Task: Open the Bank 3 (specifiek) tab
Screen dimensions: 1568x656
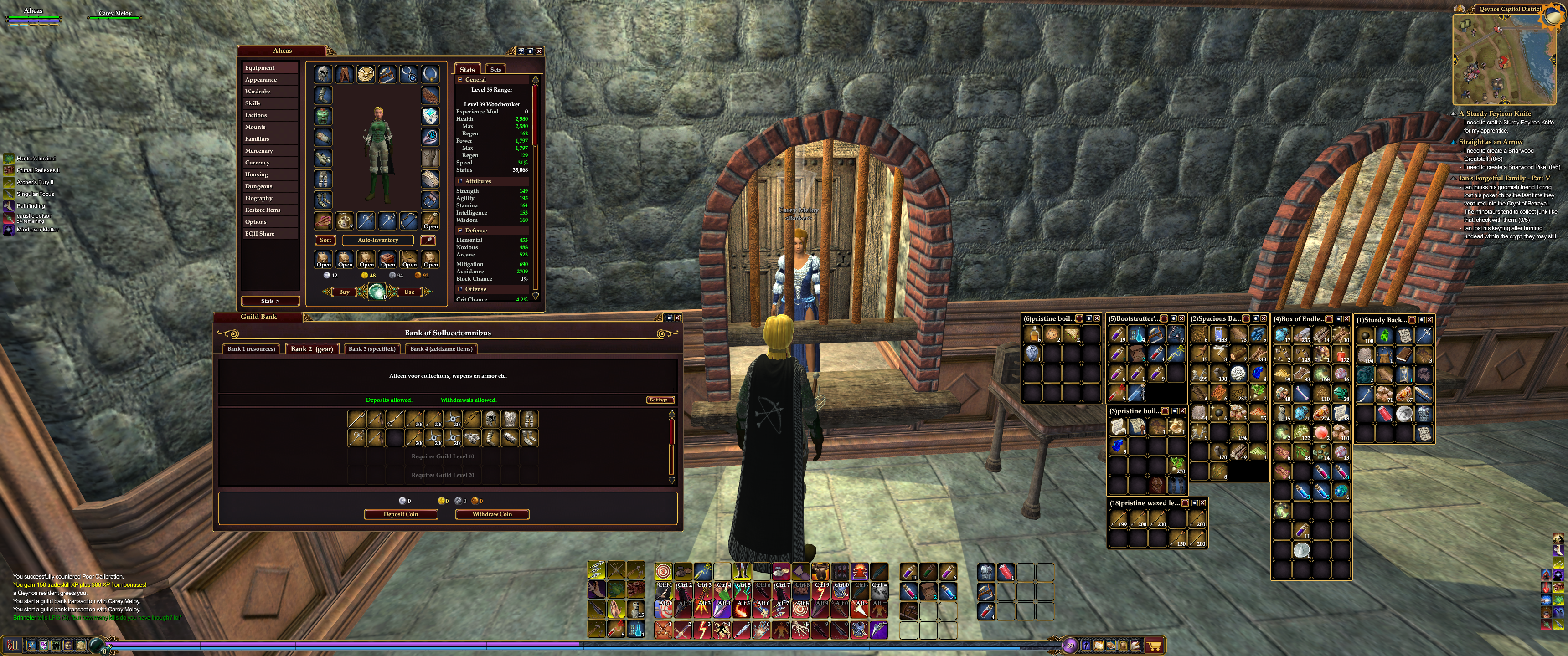Action: tap(372, 349)
